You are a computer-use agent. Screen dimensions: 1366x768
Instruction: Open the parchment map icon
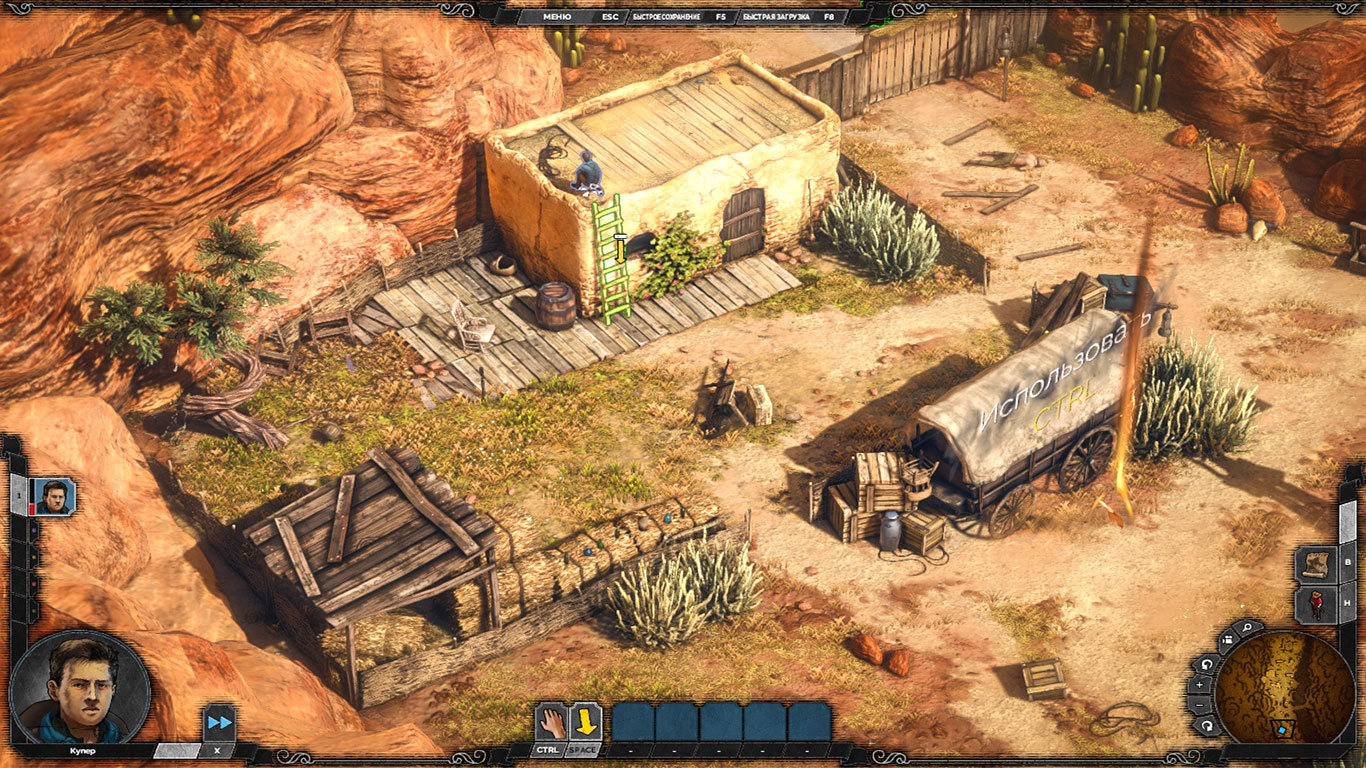[1316, 564]
